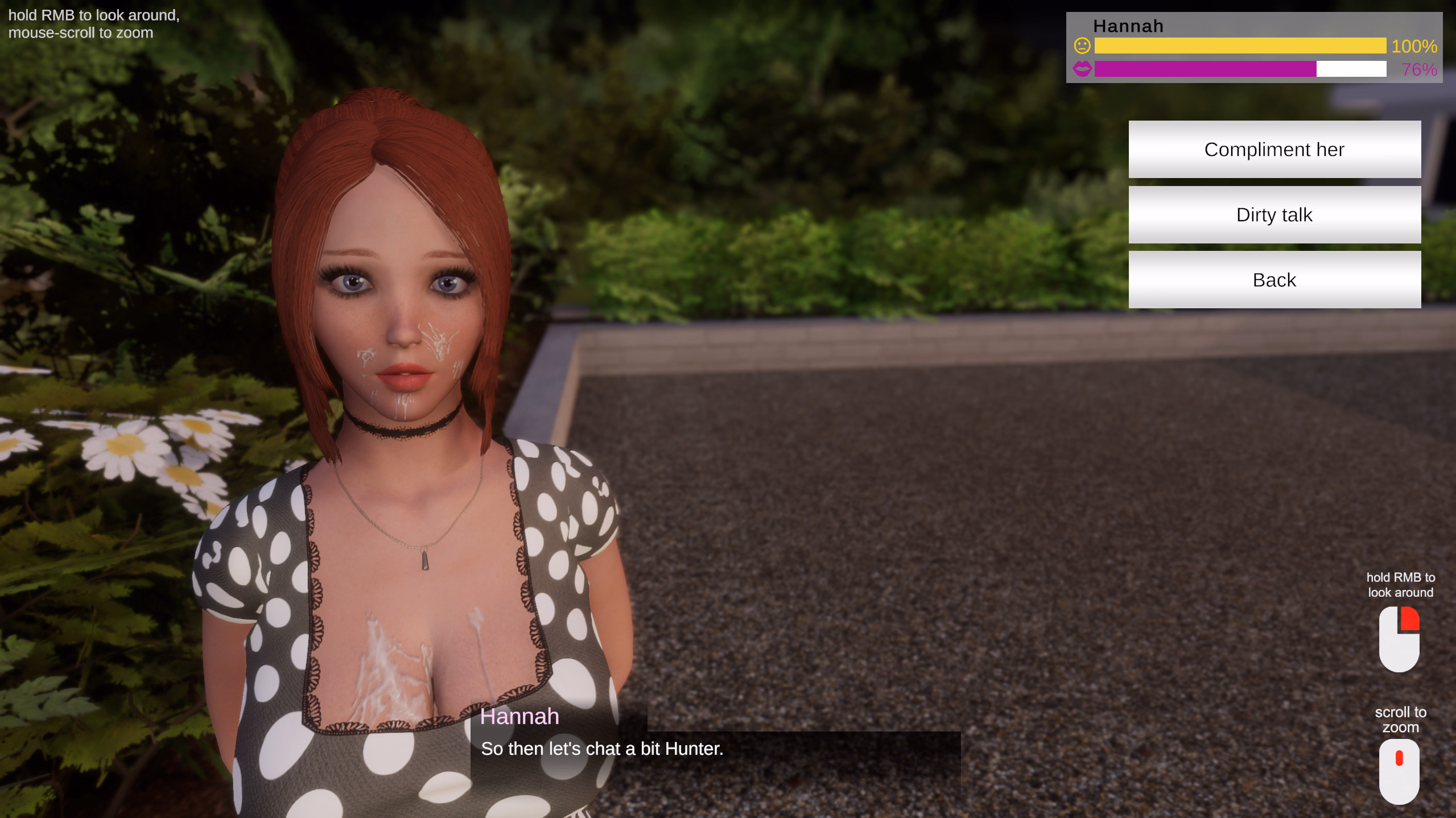
Task: Choose the Compliment her option
Action: pos(1274,149)
